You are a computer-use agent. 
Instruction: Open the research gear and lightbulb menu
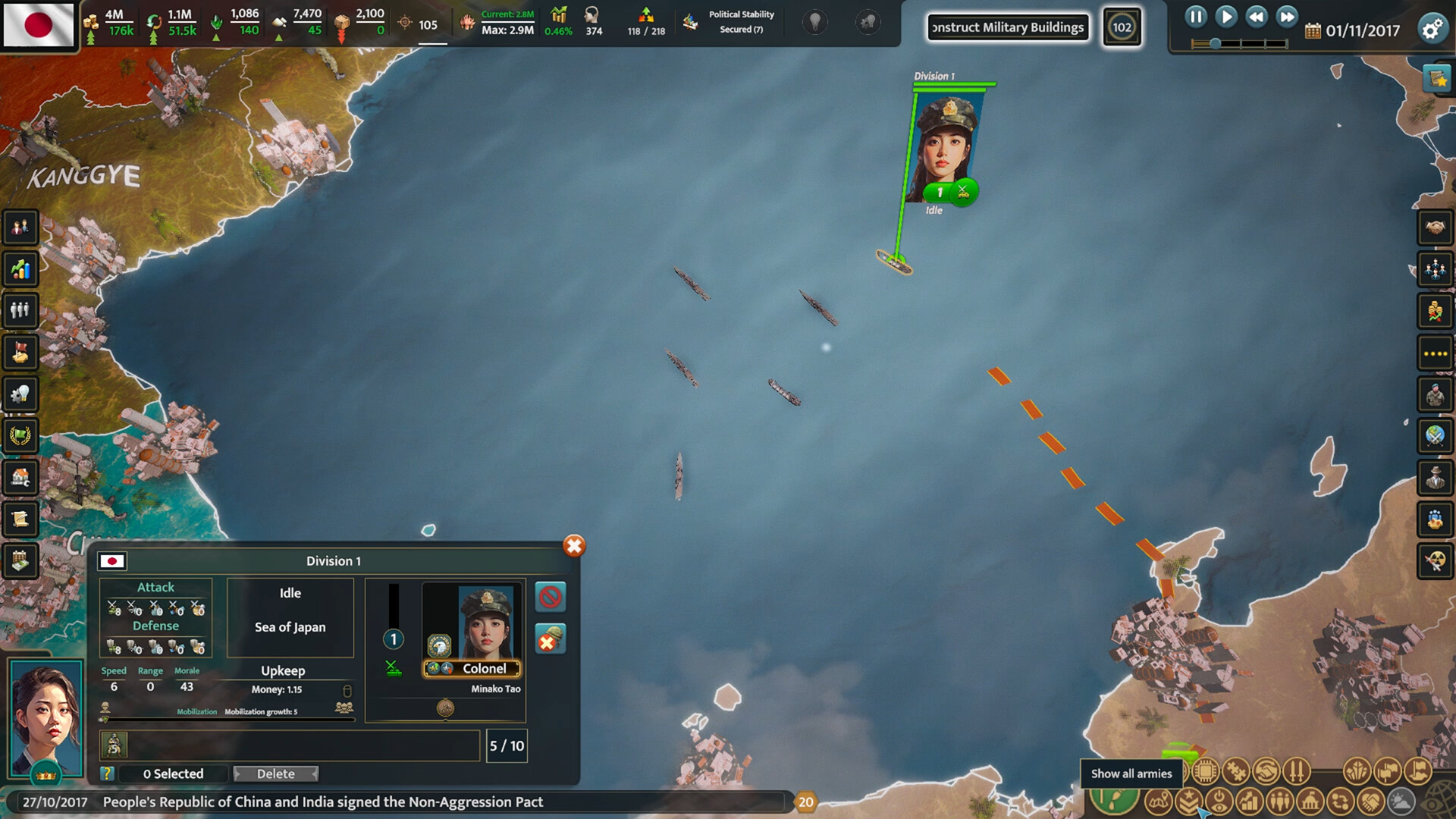pos(20,394)
